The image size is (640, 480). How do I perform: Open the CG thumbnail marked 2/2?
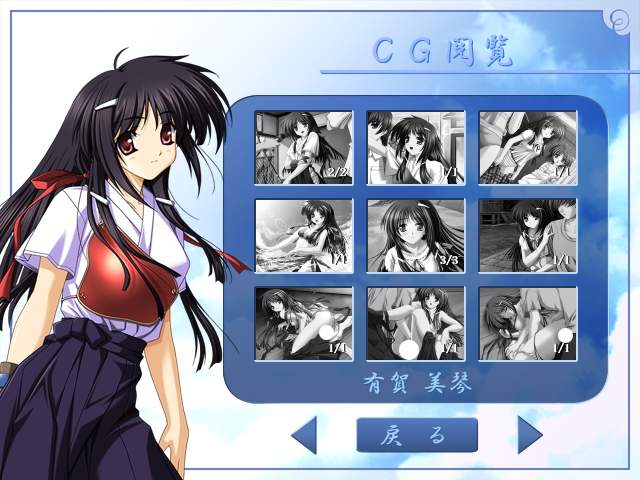pyautogui.click(x=304, y=148)
